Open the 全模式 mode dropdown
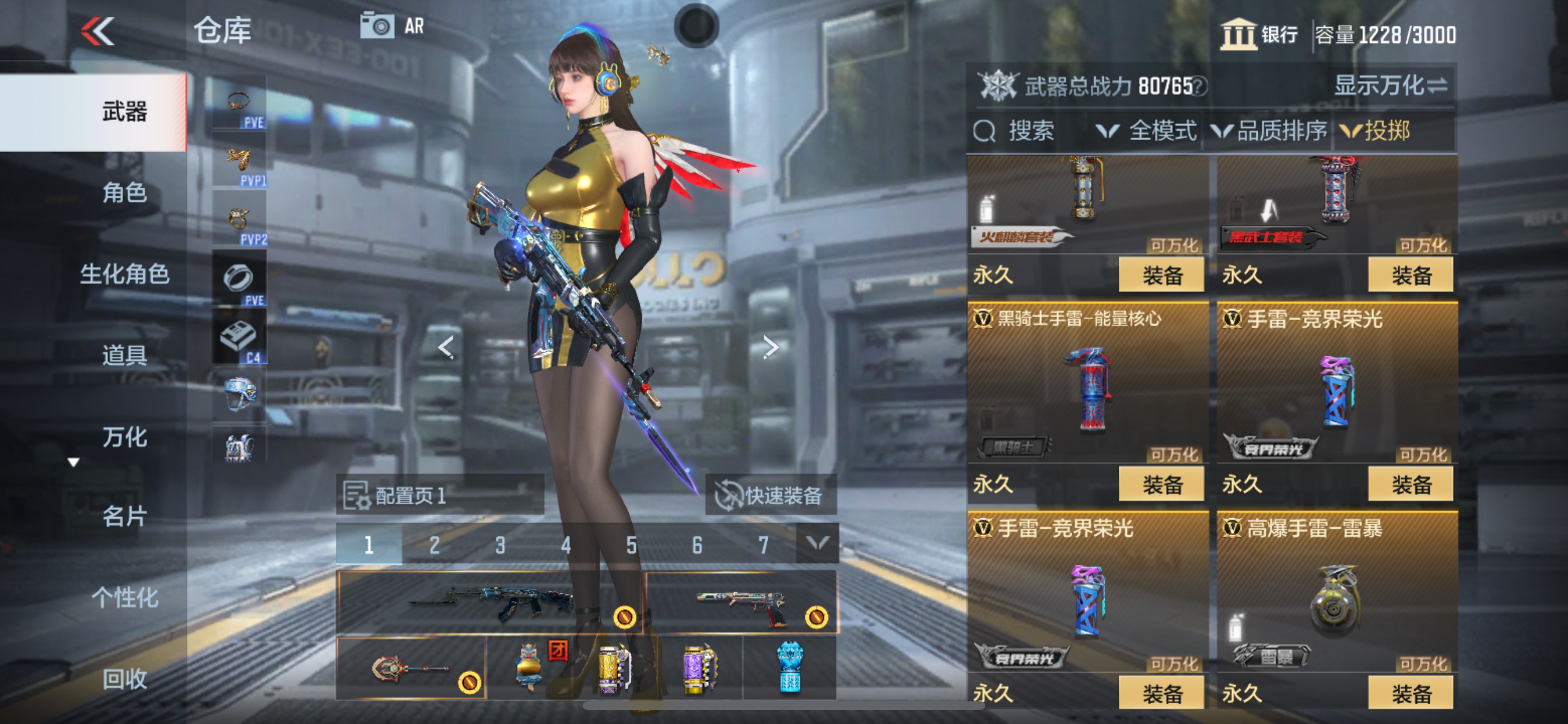 coord(1147,131)
